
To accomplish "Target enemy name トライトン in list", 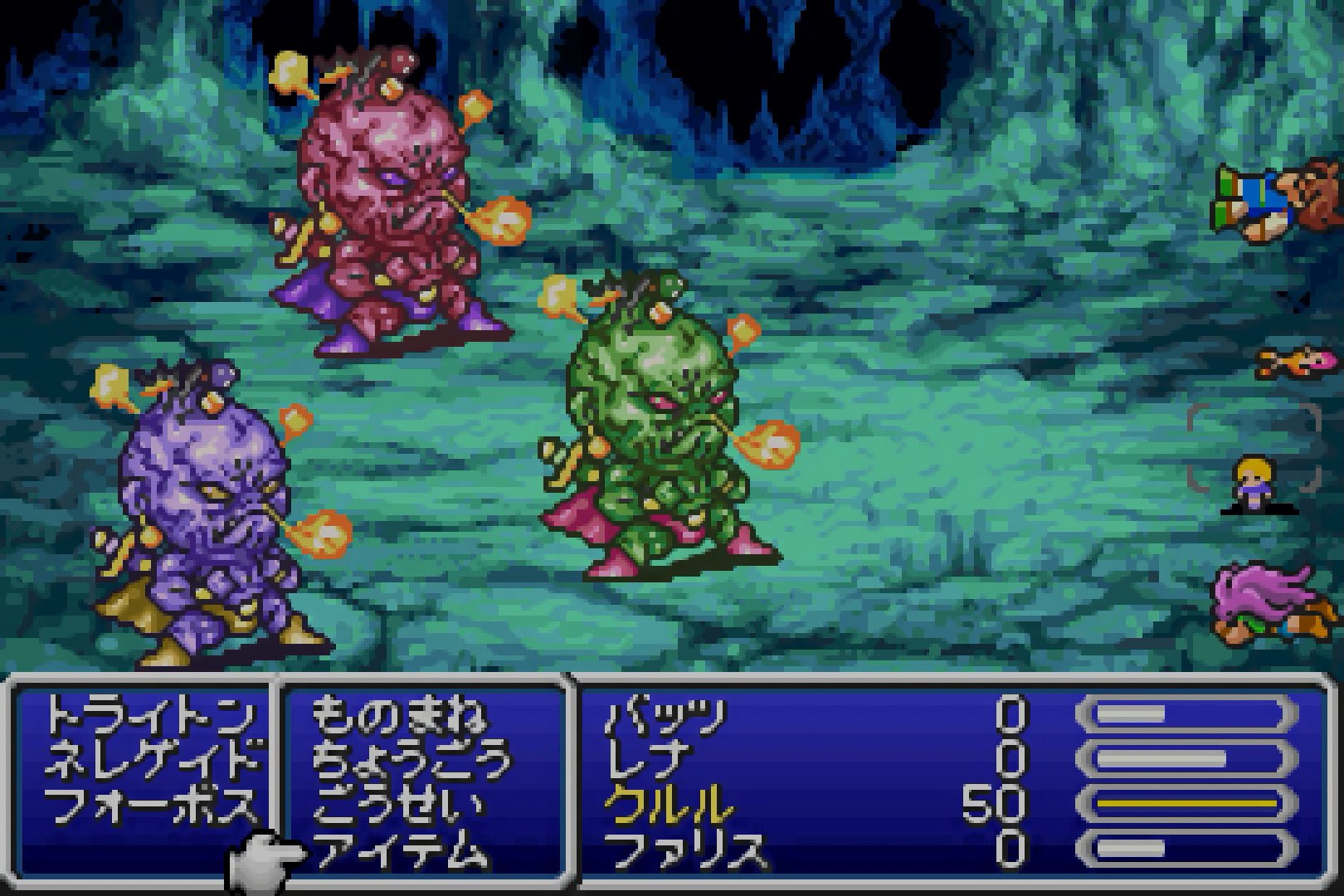I will (147, 715).
